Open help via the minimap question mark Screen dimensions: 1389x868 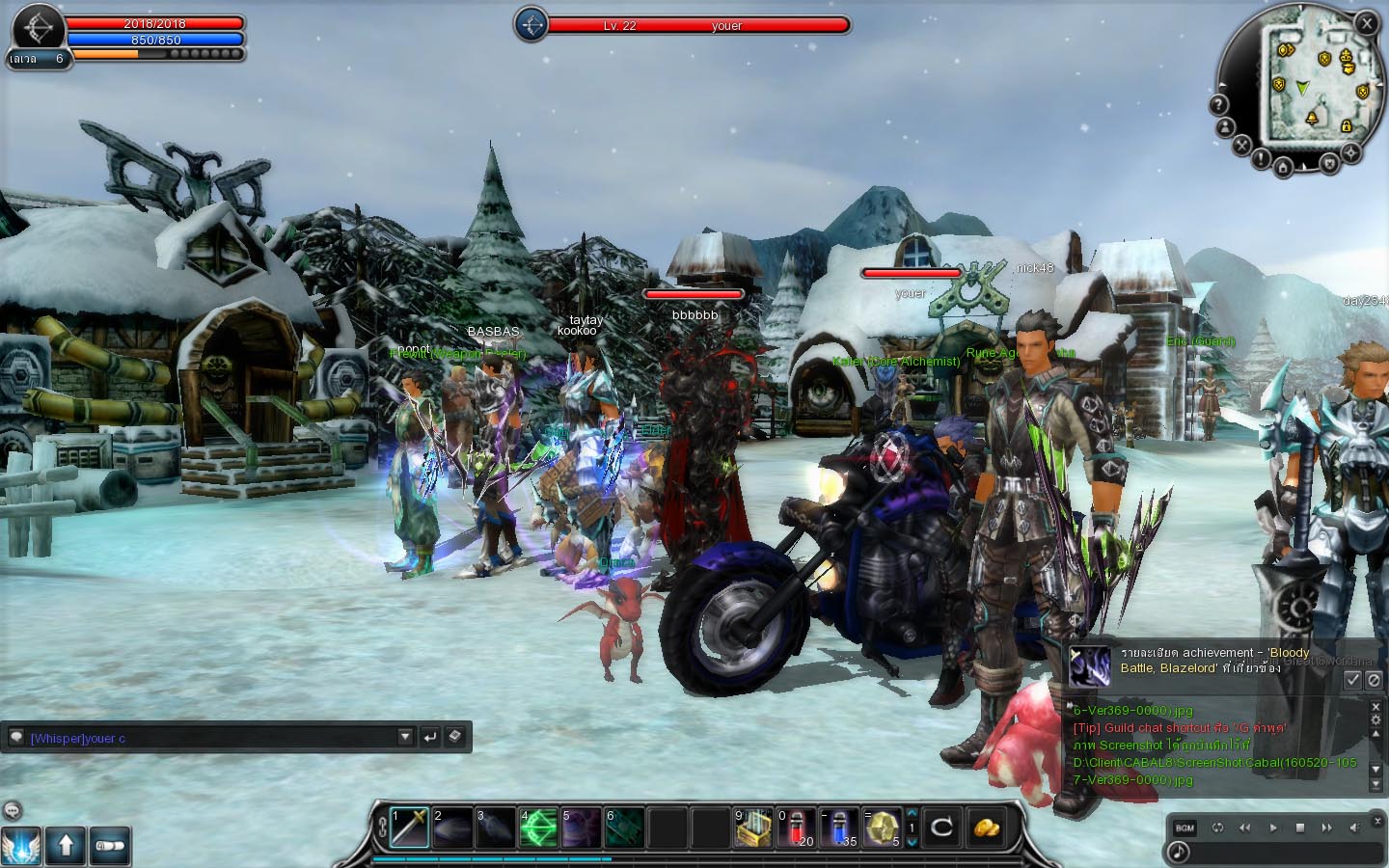coord(1219,104)
